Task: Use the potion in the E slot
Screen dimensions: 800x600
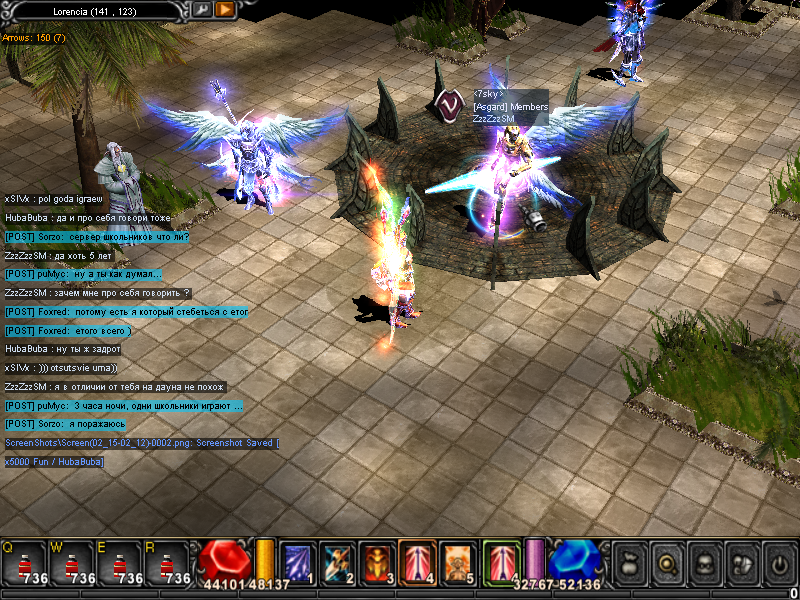Action: coord(119,562)
